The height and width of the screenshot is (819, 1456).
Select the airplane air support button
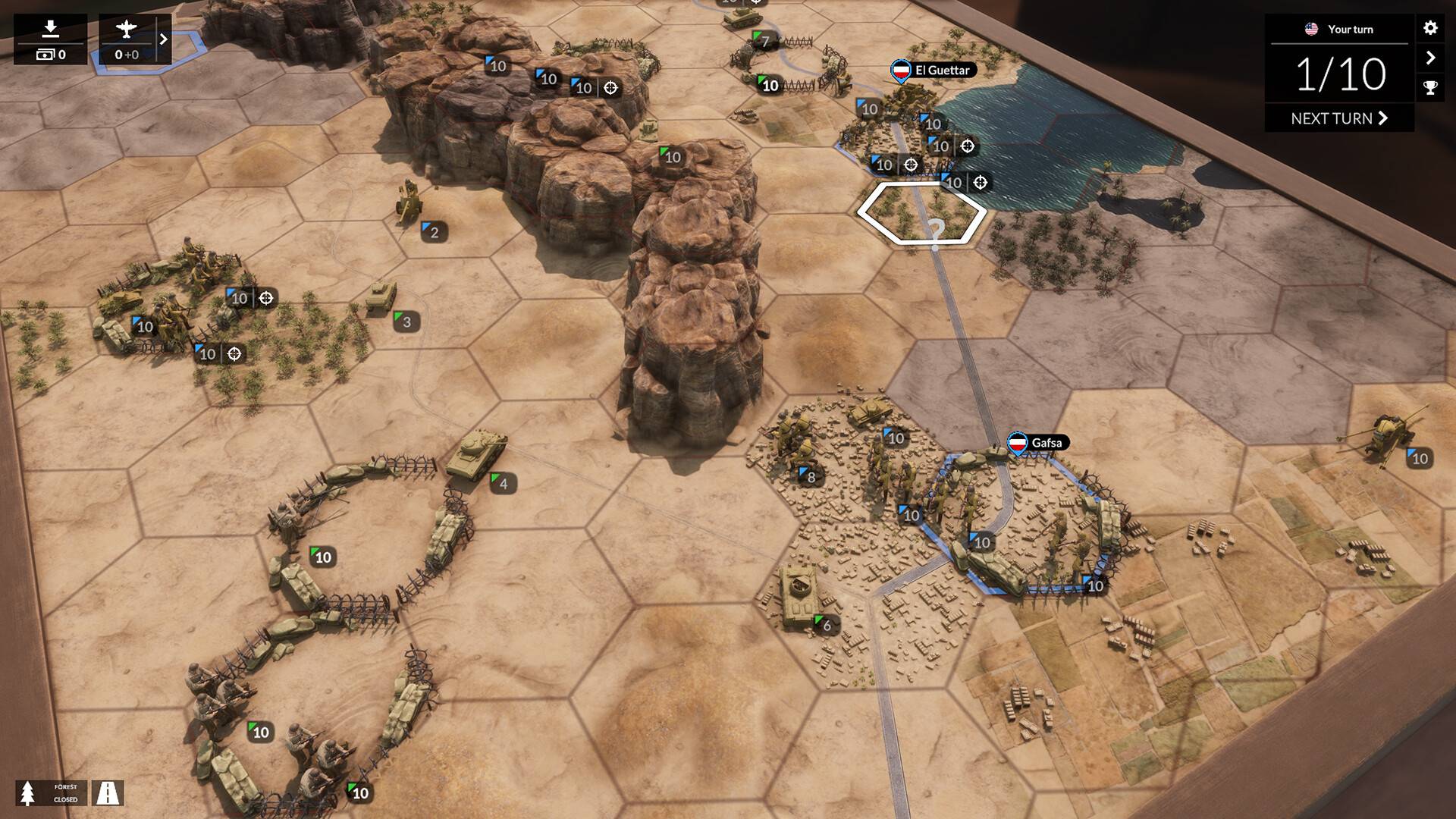tap(127, 39)
